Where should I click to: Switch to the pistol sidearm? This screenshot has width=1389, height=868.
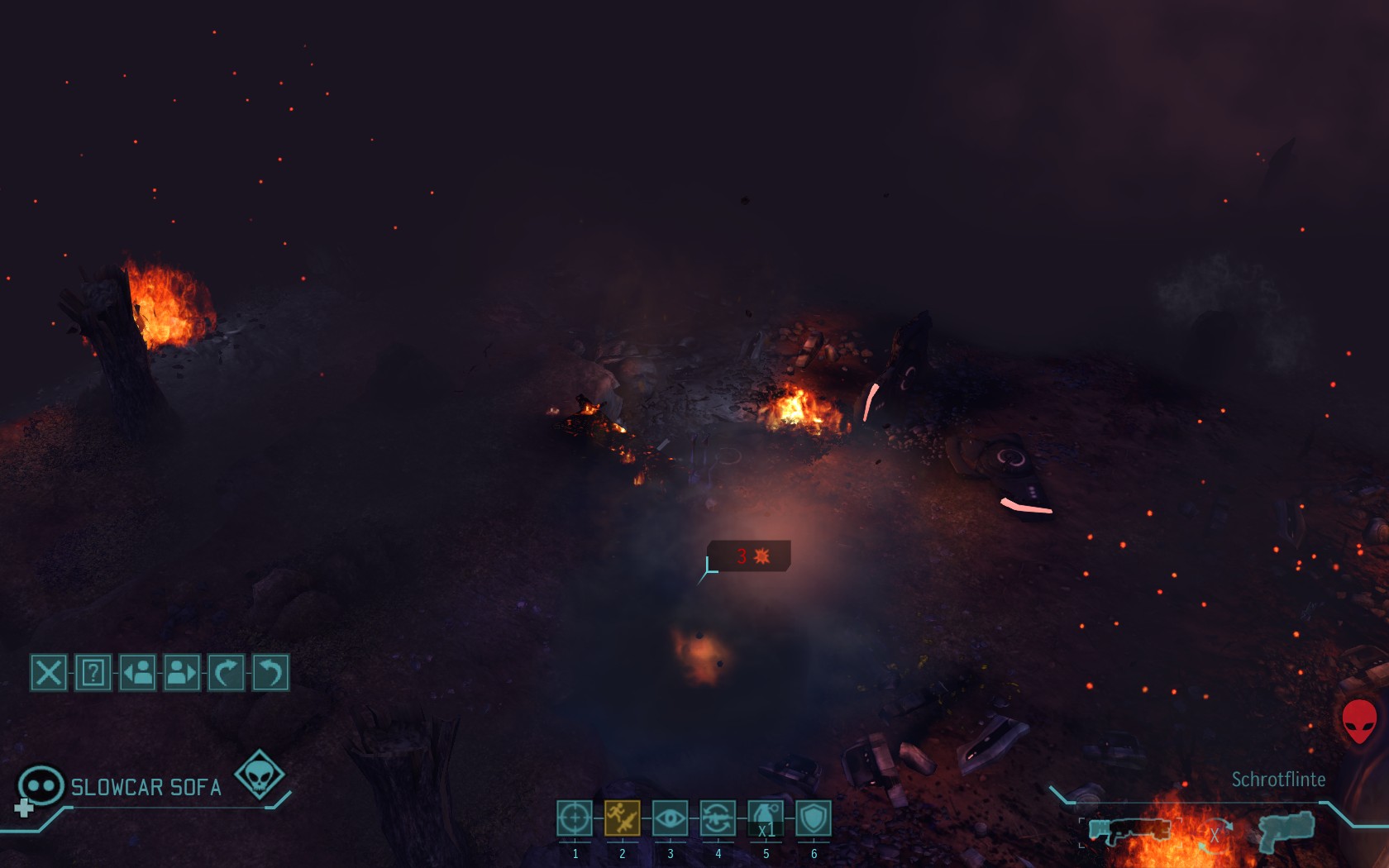coord(1286,829)
